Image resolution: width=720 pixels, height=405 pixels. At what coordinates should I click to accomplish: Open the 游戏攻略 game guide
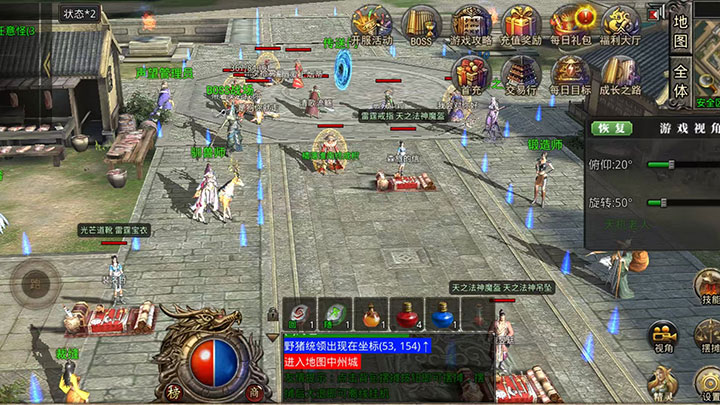coord(471,23)
